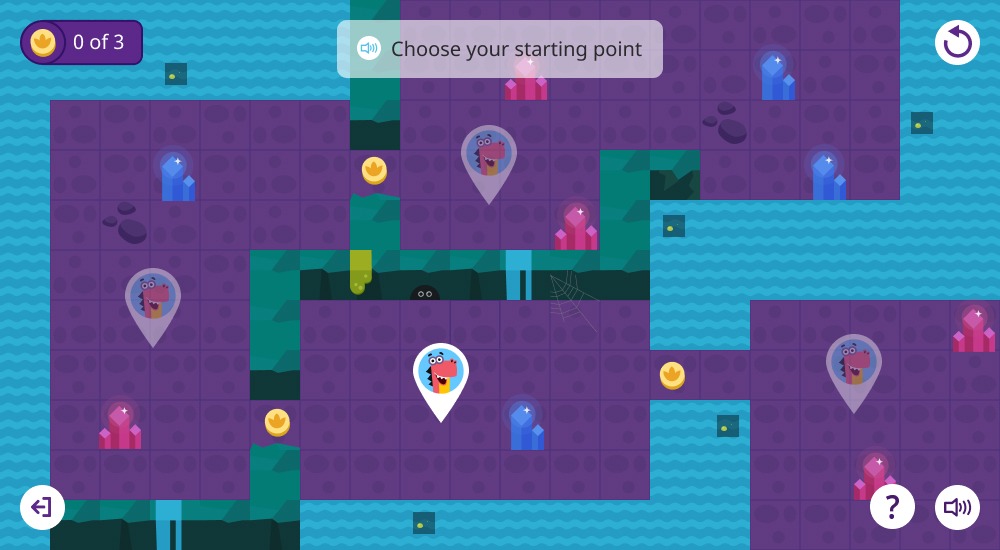Image resolution: width=1000 pixels, height=550 pixels.
Task: Open help with the question mark button
Action: coord(892,507)
